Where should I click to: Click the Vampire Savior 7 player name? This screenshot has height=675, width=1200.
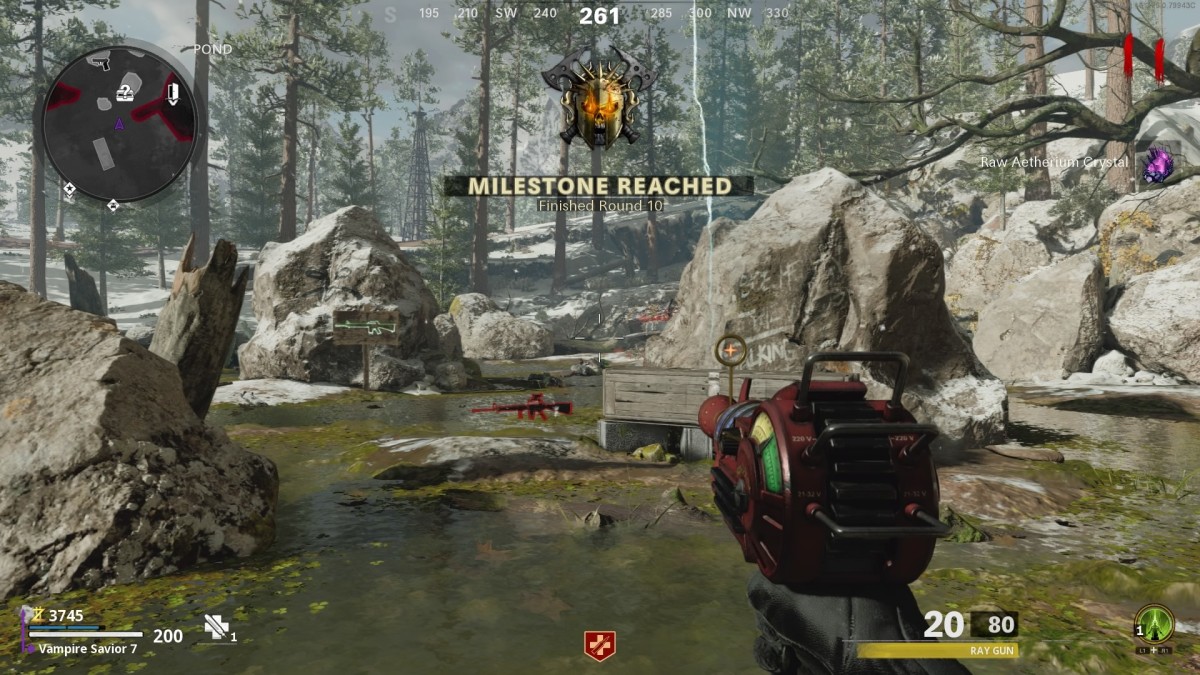coord(88,649)
